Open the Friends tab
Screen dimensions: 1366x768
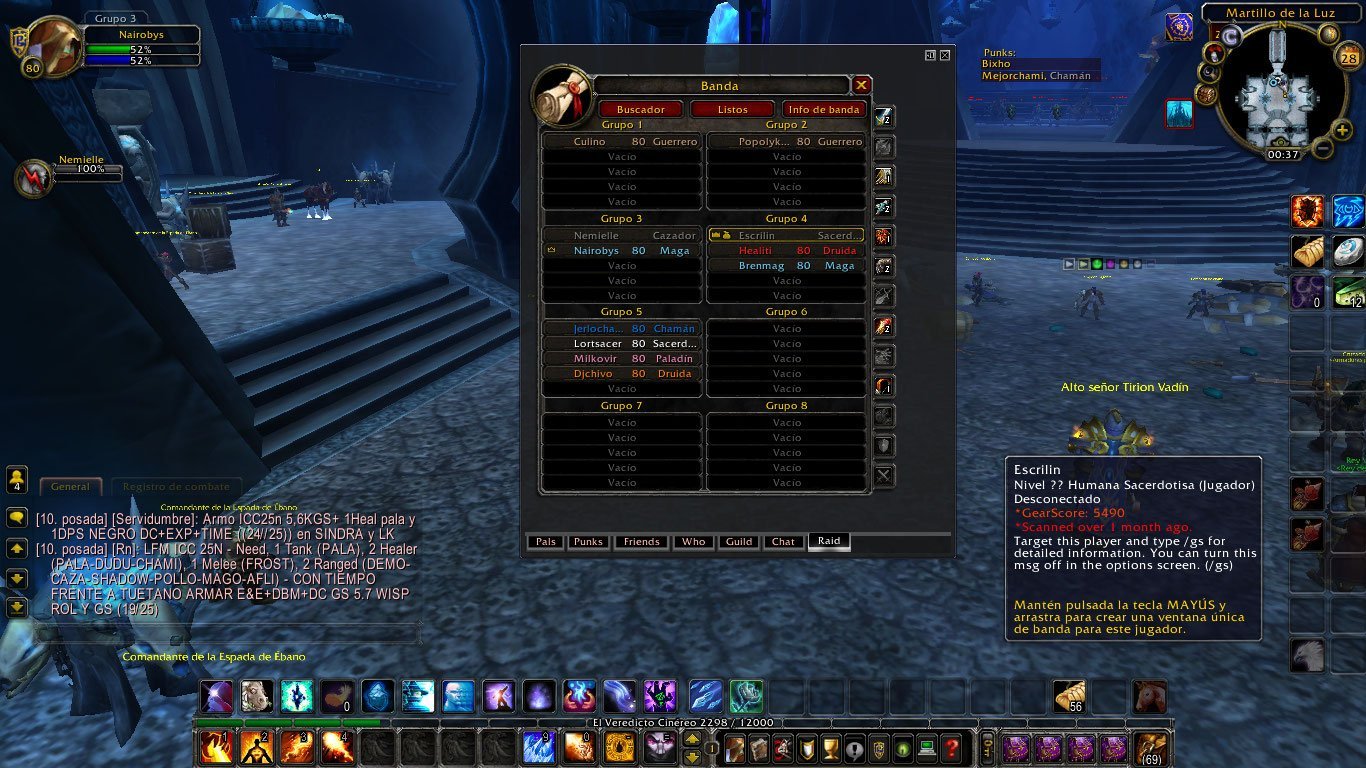pos(641,542)
